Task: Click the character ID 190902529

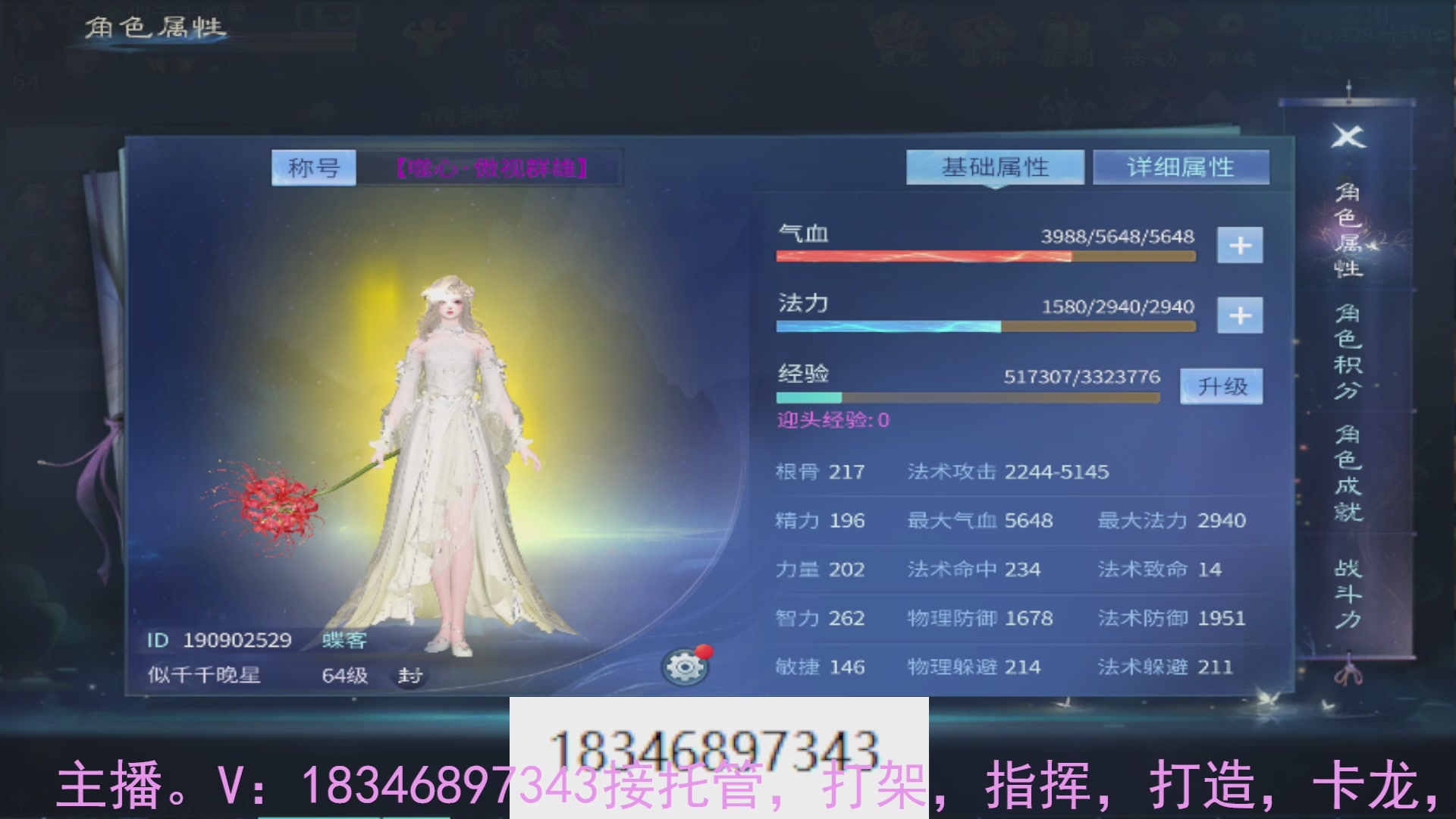Action: pyautogui.click(x=218, y=641)
